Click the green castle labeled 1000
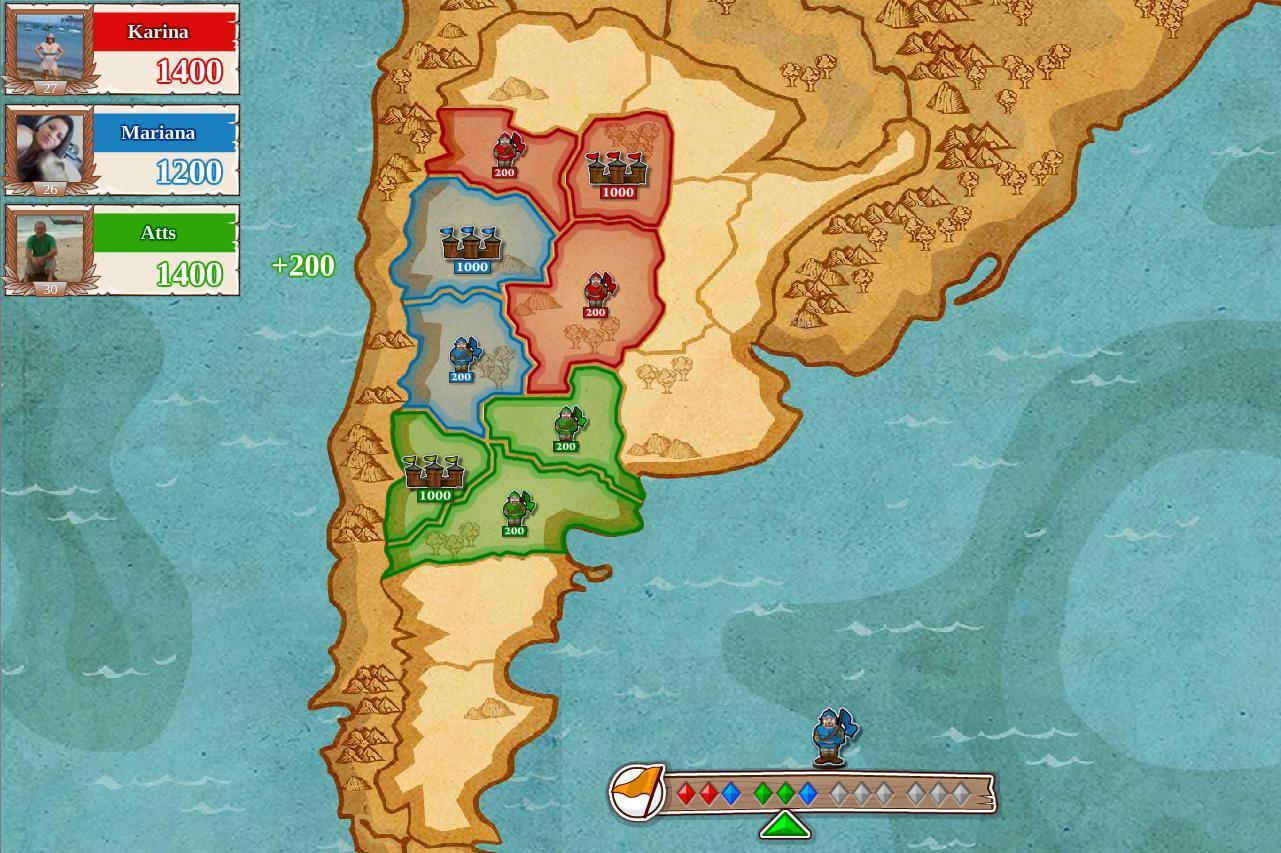This screenshot has width=1281, height=853. [435, 473]
